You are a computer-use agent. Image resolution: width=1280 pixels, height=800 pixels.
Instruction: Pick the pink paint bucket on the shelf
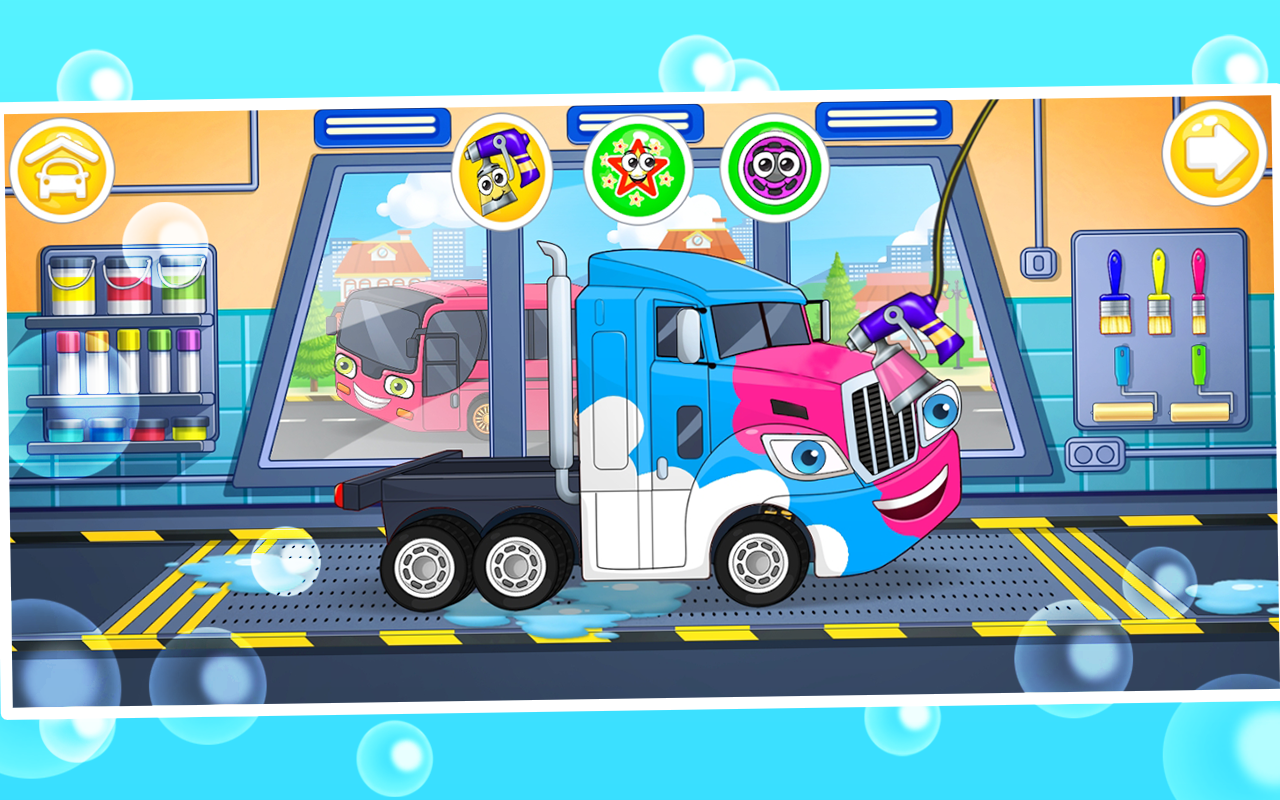tap(125, 285)
